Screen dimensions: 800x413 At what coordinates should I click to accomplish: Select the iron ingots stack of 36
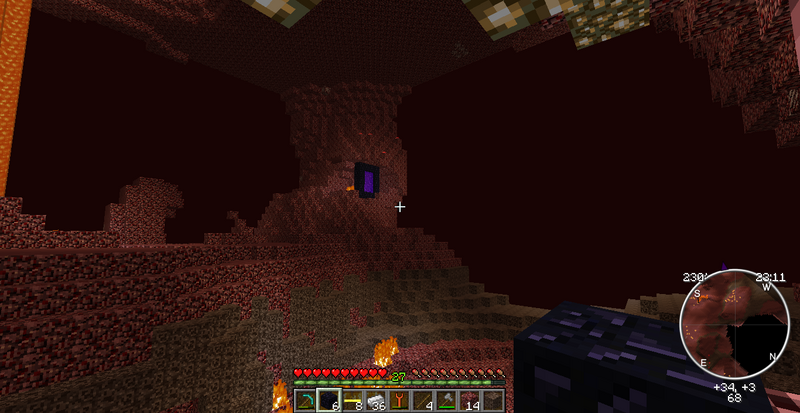(375, 400)
